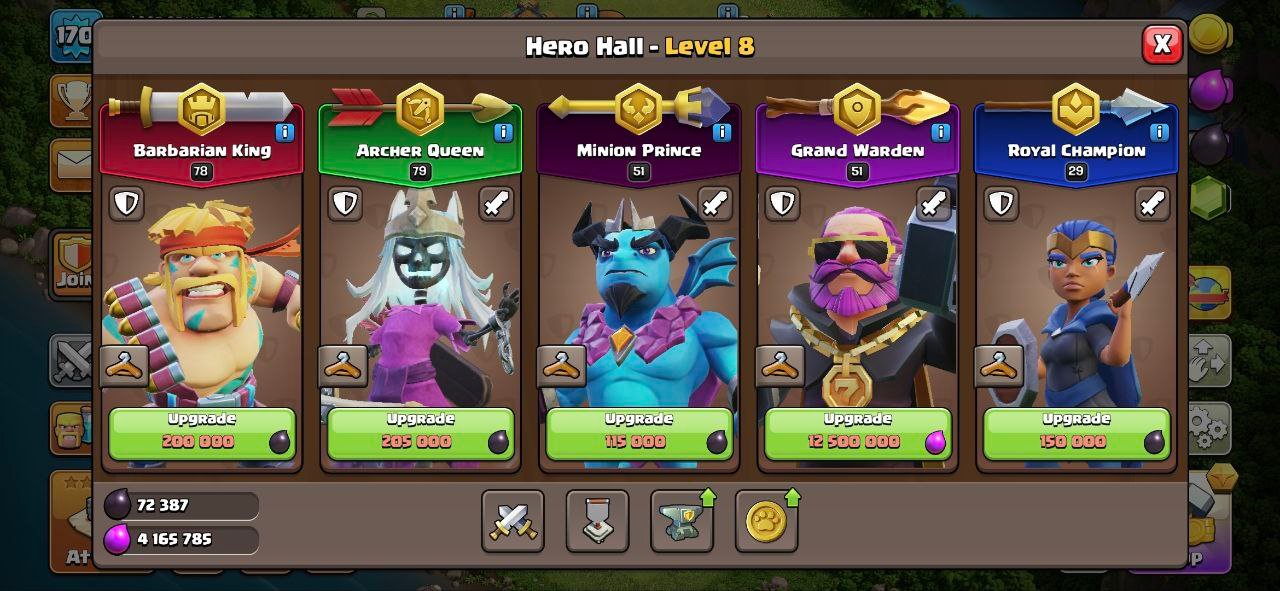
Task: Show Minion Prince info
Action: (721, 132)
